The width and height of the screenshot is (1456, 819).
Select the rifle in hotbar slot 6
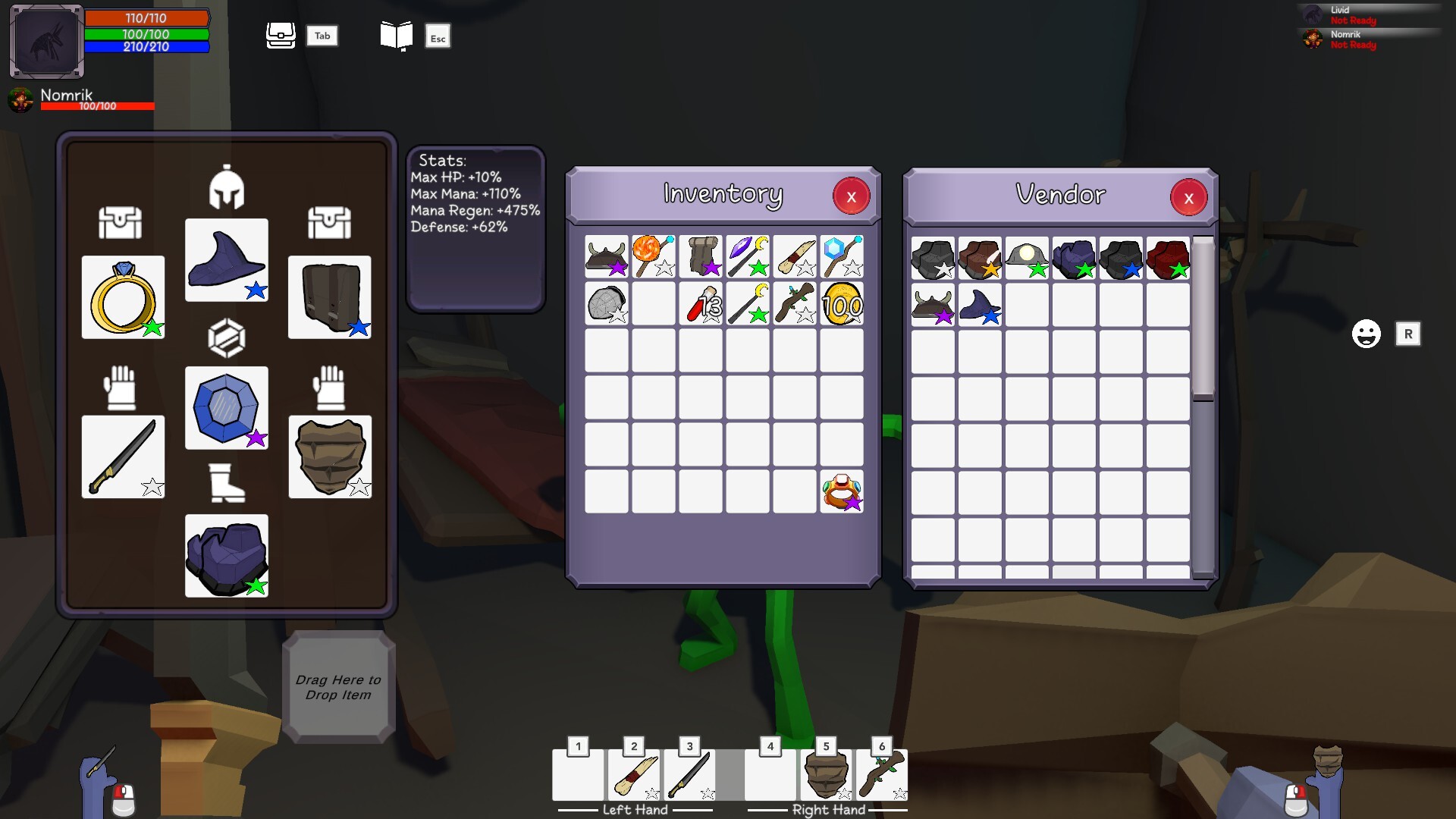tap(882, 775)
